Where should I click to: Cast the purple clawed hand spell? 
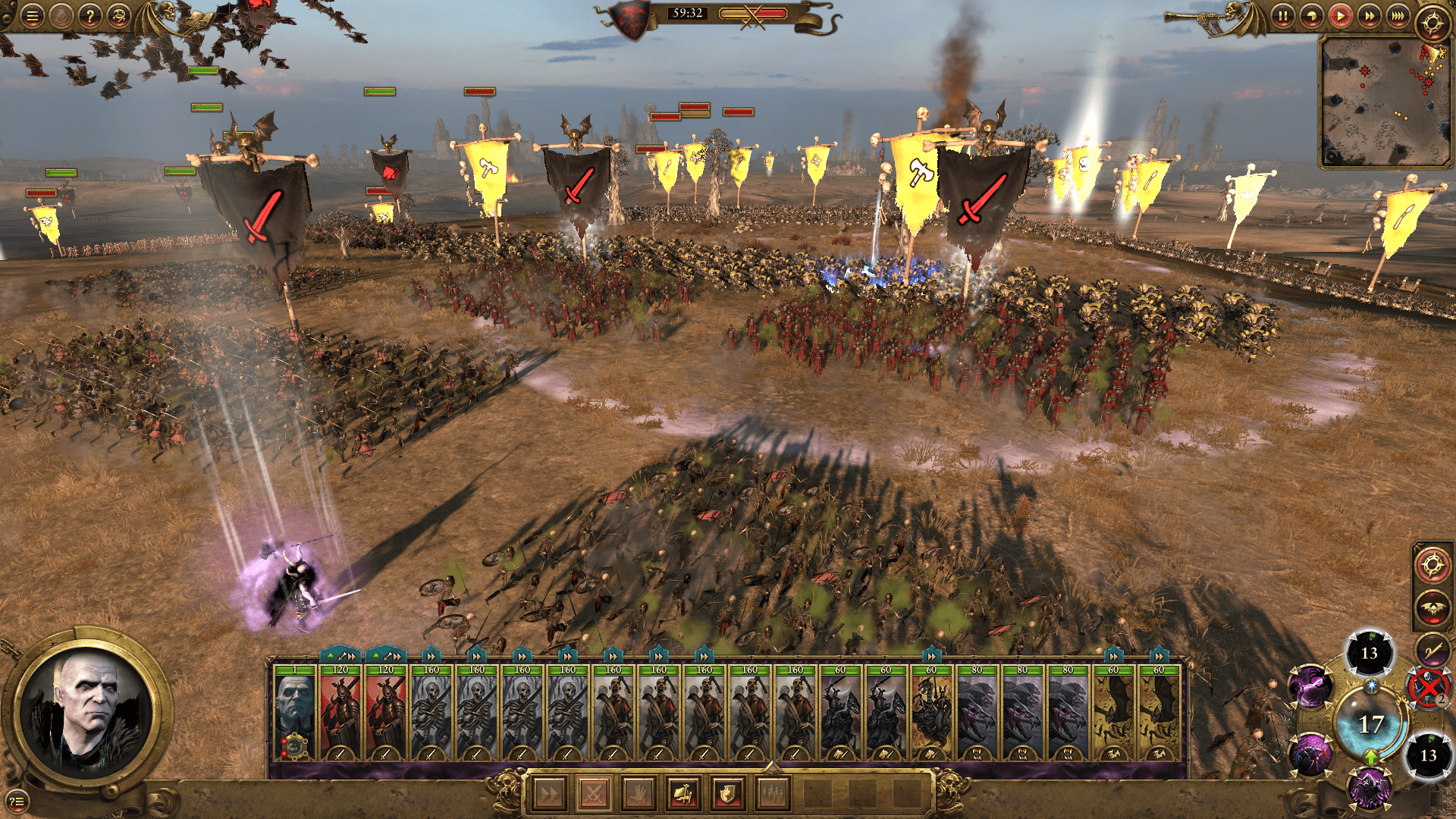click(1310, 686)
